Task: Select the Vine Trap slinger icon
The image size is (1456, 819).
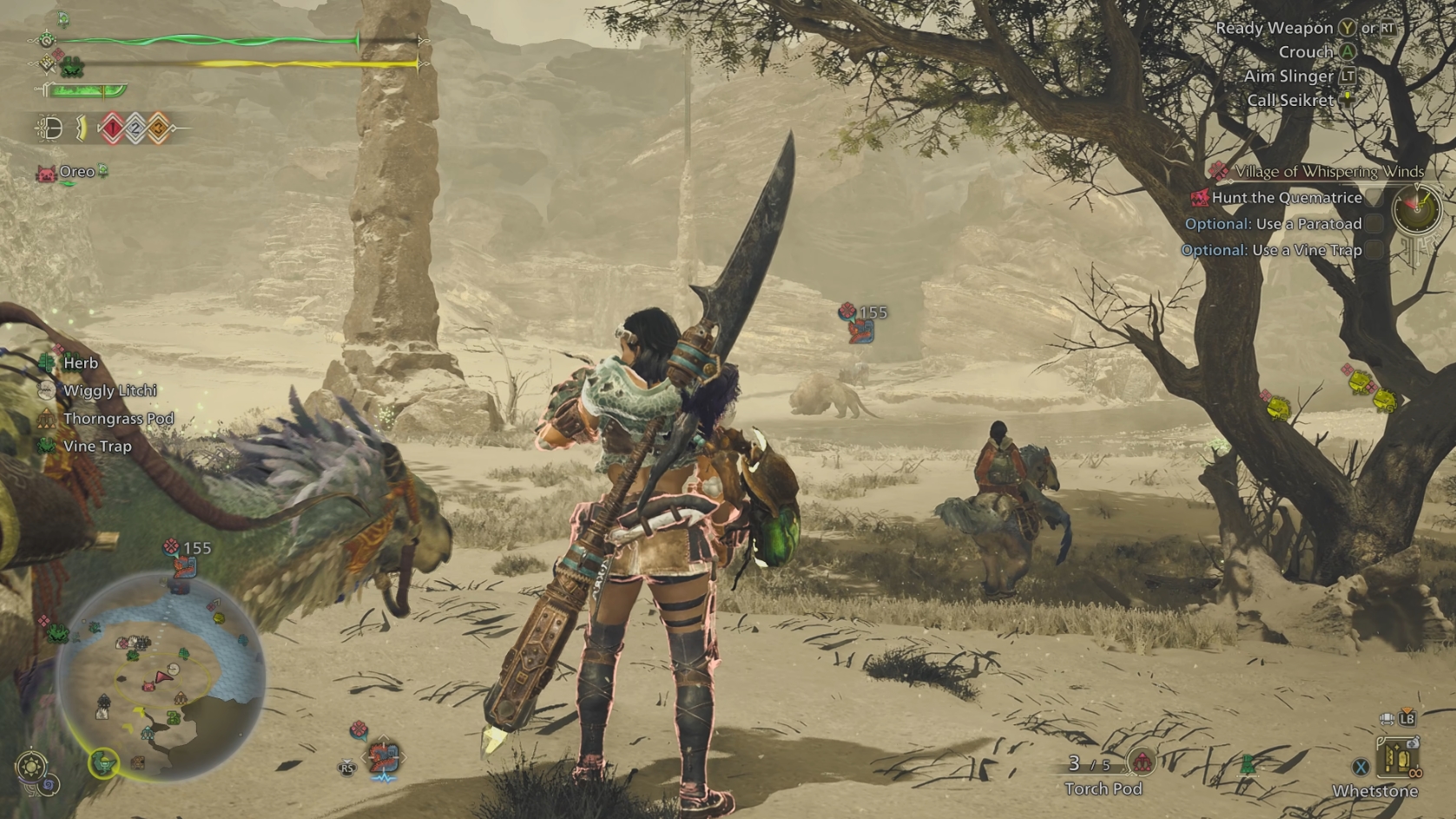Action: pyautogui.click(x=45, y=446)
